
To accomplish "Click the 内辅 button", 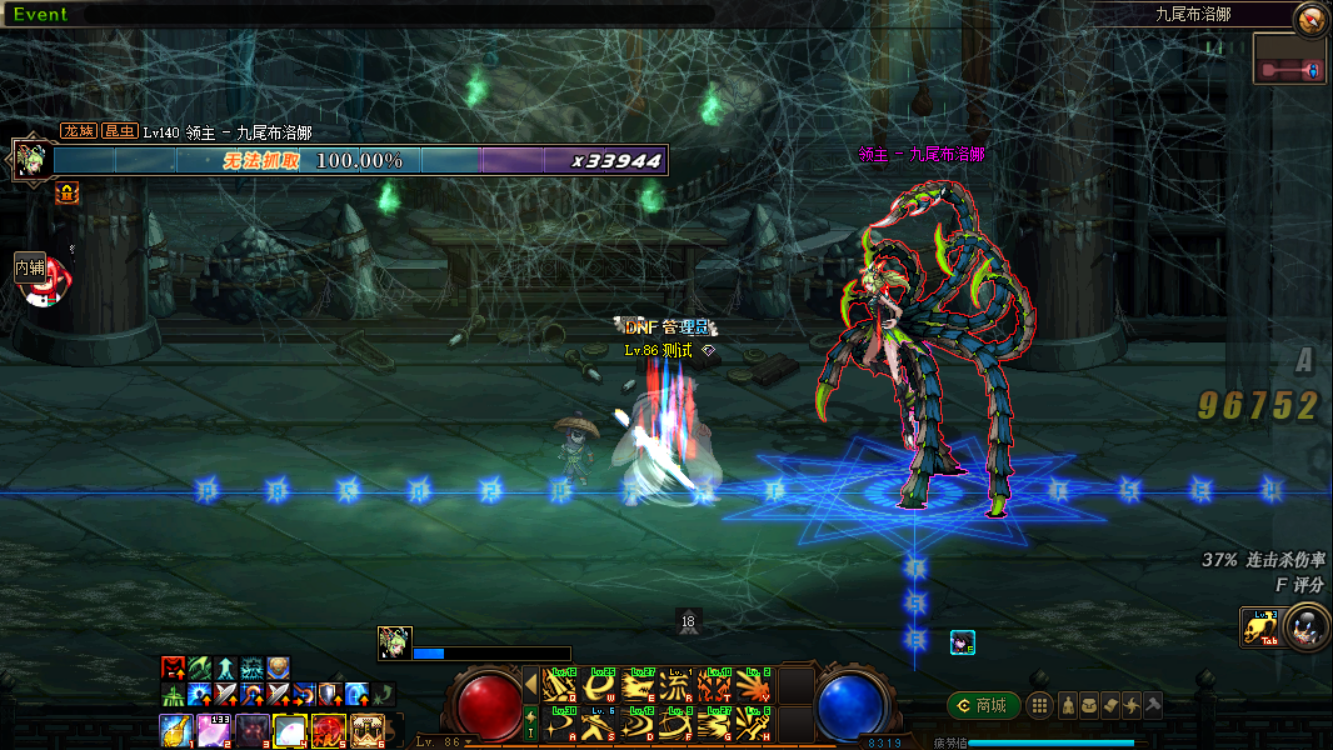I will pyautogui.click(x=30, y=268).
